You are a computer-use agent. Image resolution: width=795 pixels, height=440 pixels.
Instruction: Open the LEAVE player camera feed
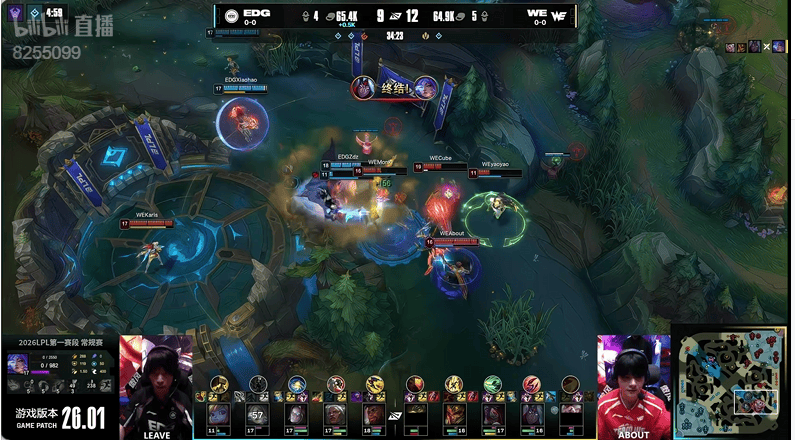point(156,387)
